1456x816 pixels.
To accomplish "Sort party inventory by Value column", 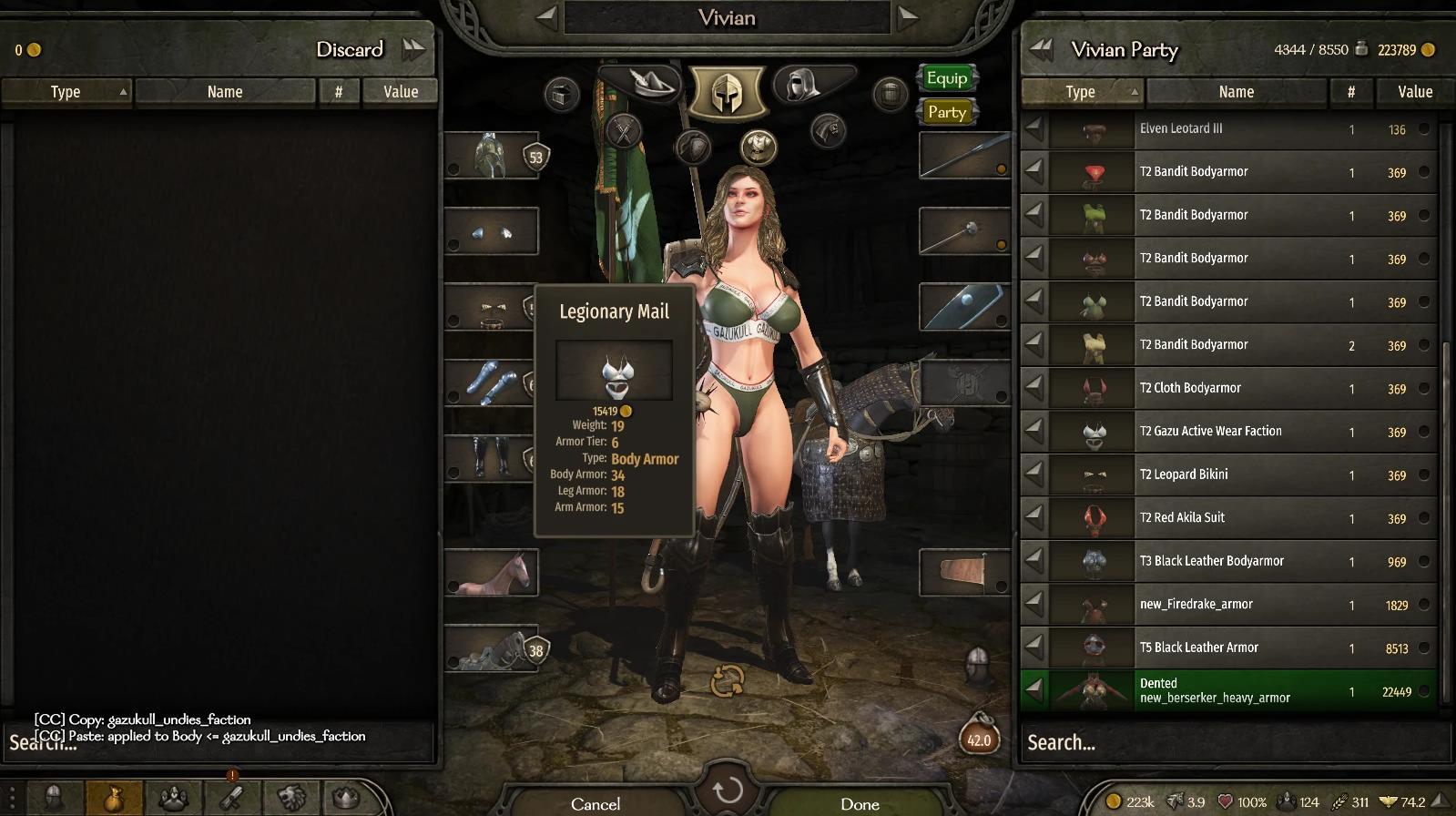I will pyautogui.click(x=1414, y=92).
